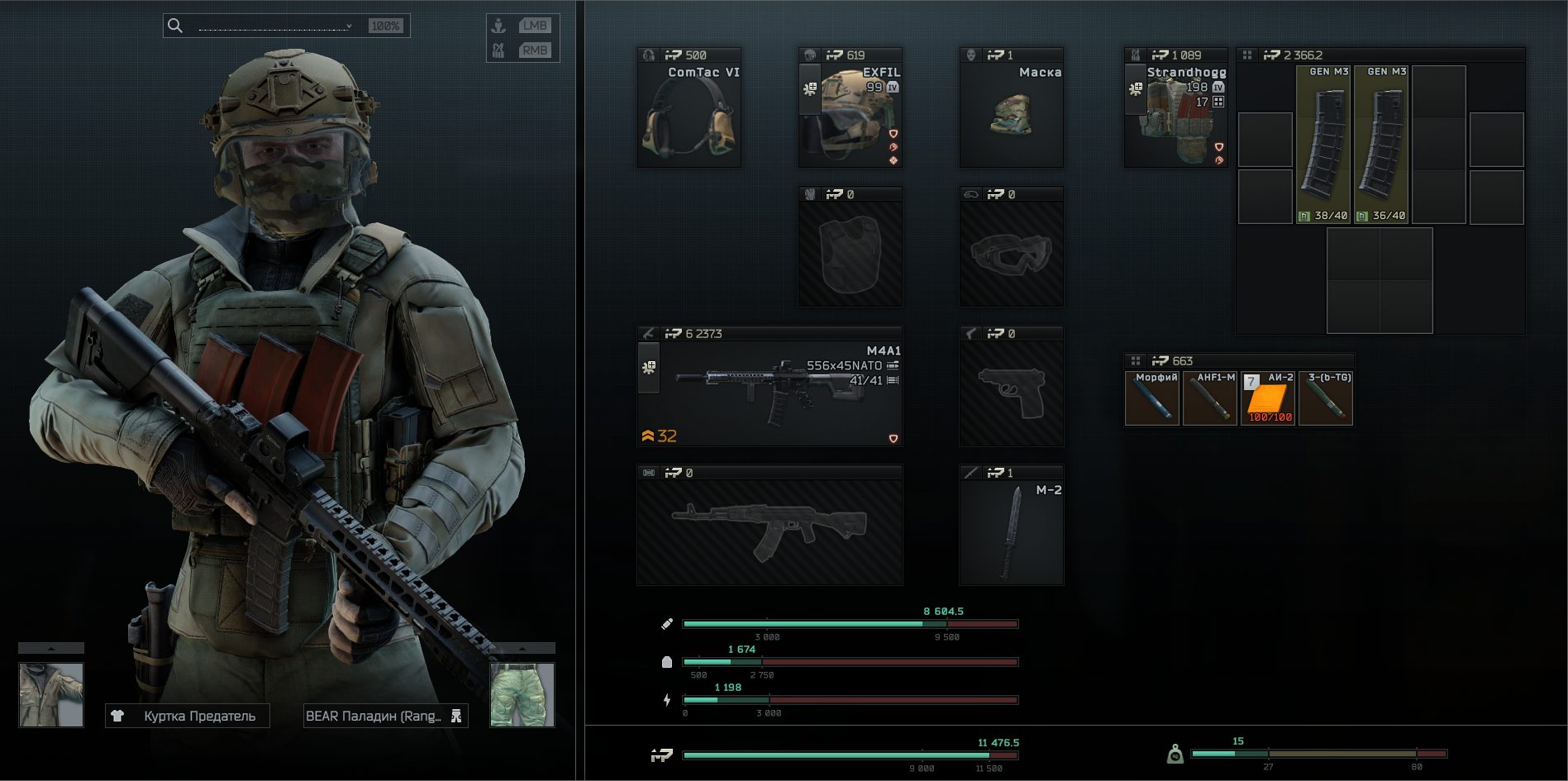
Task: Pick the GEN M3 magazine with 38/40 rounds
Action: (x=1323, y=145)
